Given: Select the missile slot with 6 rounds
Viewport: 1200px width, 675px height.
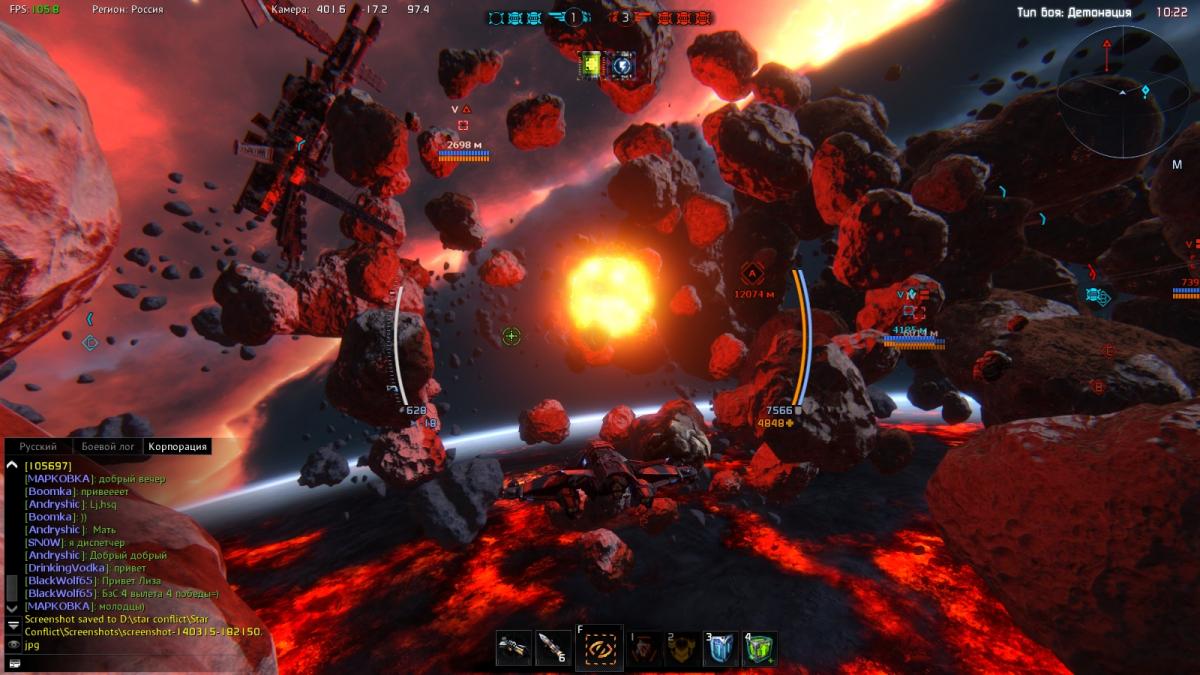Looking at the screenshot, I should (x=553, y=648).
